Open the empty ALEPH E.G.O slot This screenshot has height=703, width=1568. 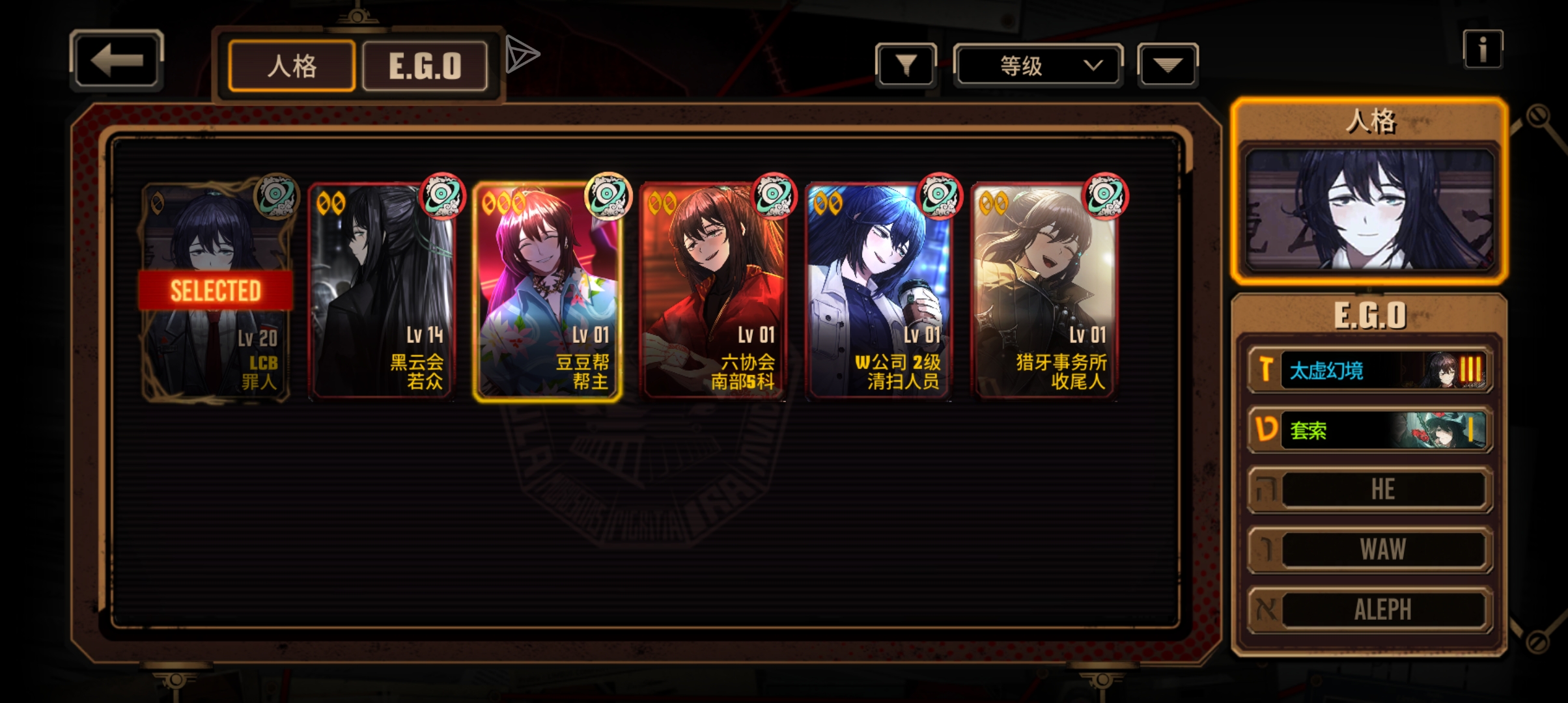tap(1370, 610)
